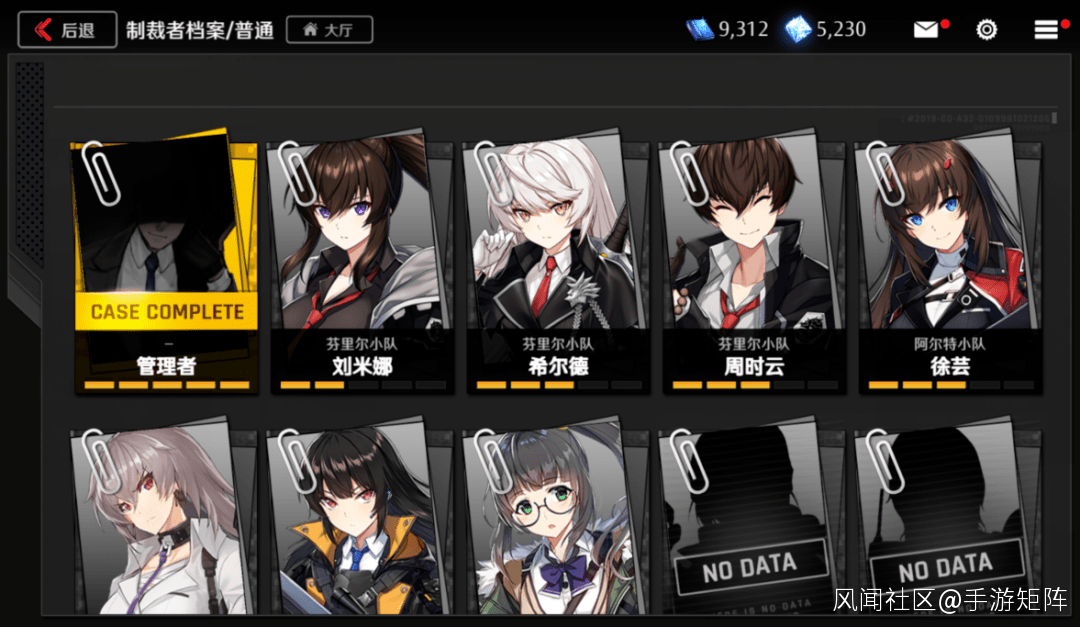Open settings via the gear icon
The width and height of the screenshot is (1080, 627).
tap(987, 30)
